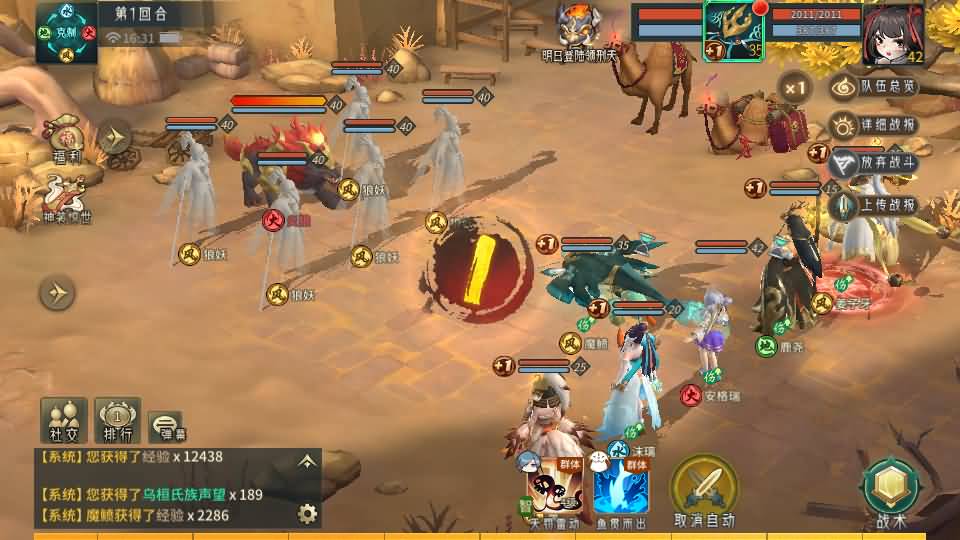Screen dimensions: 960x540
Task: Open the 排行 ranking panel
Action: [117, 419]
